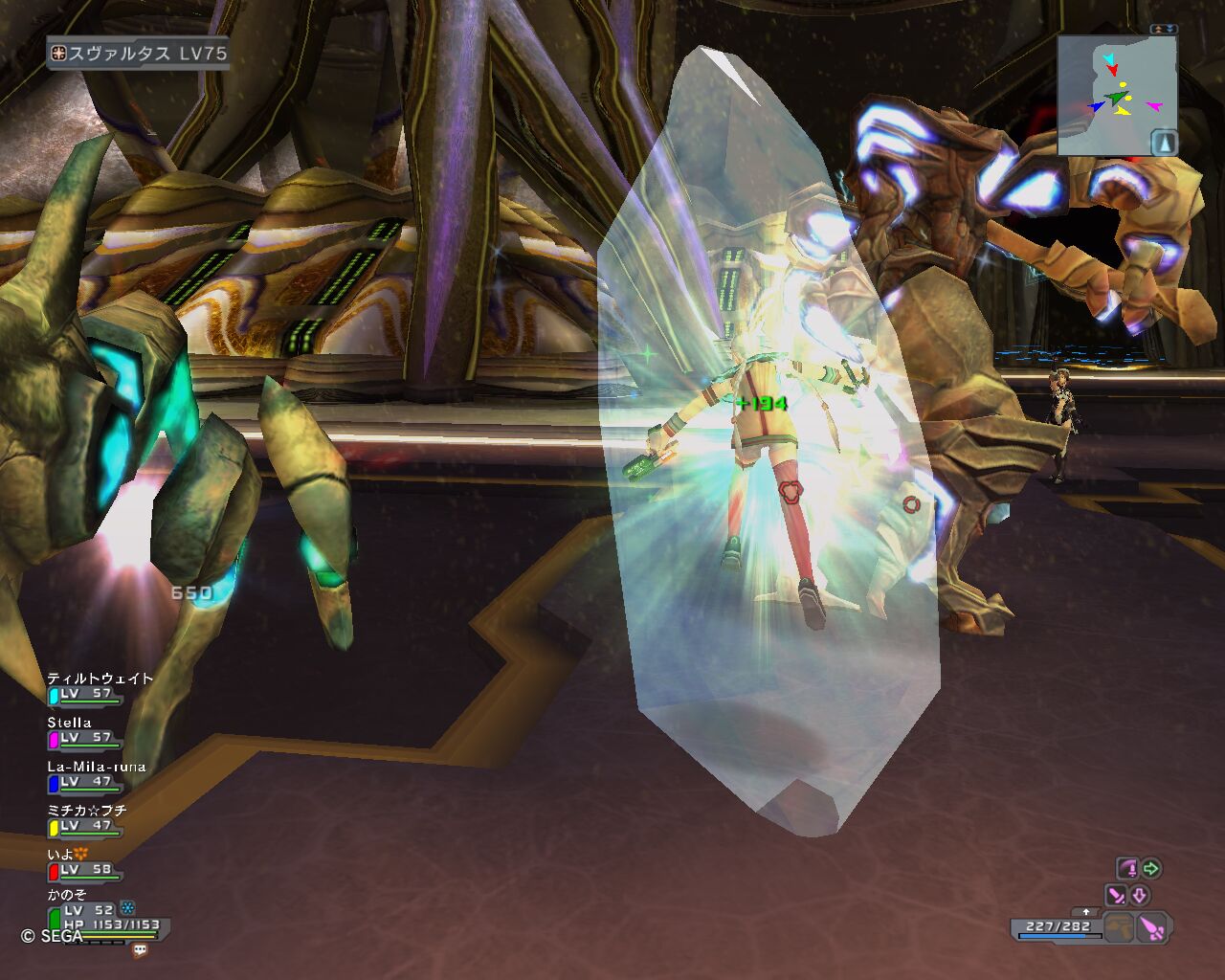
Task: Activate the pink sword slash skill
Action: click(x=1116, y=896)
